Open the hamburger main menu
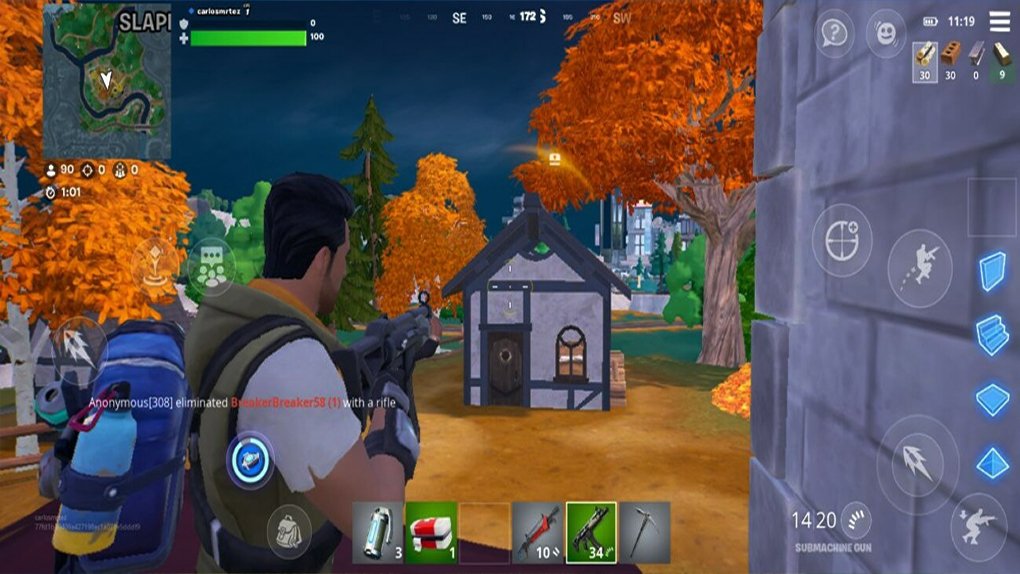This screenshot has width=1020, height=574. click(999, 21)
